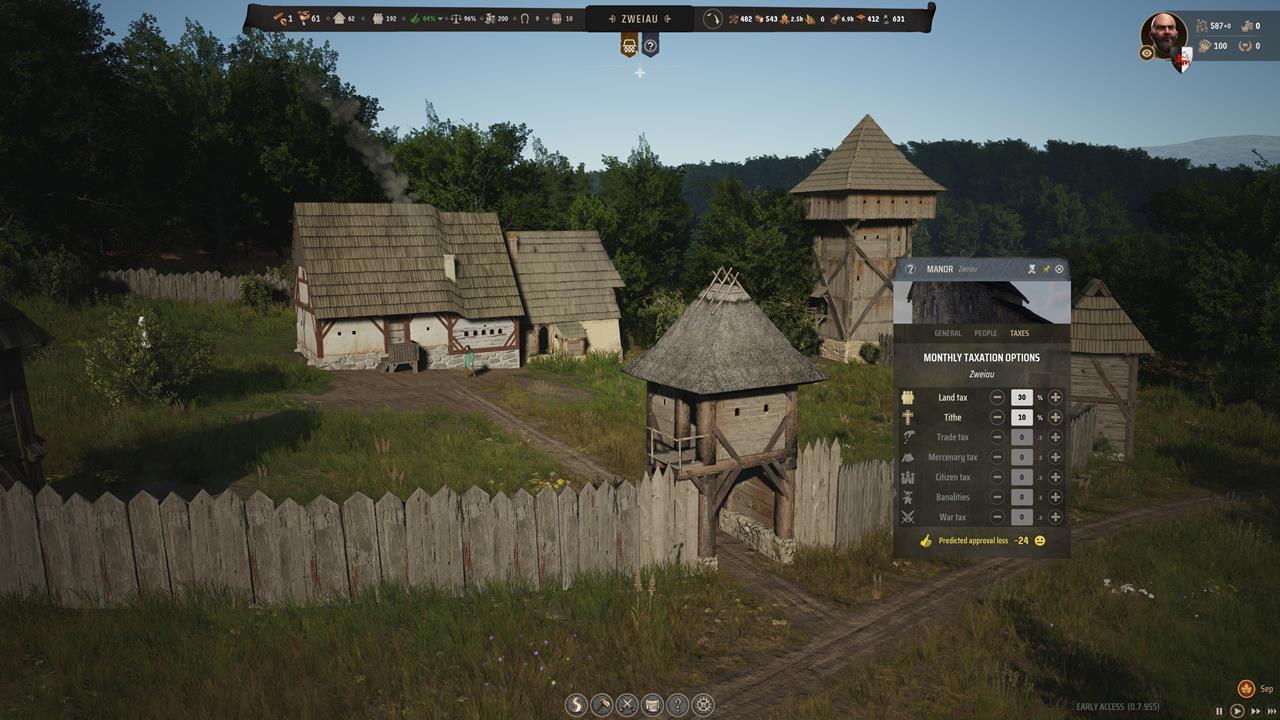The height and width of the screenshot is (720, 1280).
Task: Pause the game speed
Action: click(1219, 711)
